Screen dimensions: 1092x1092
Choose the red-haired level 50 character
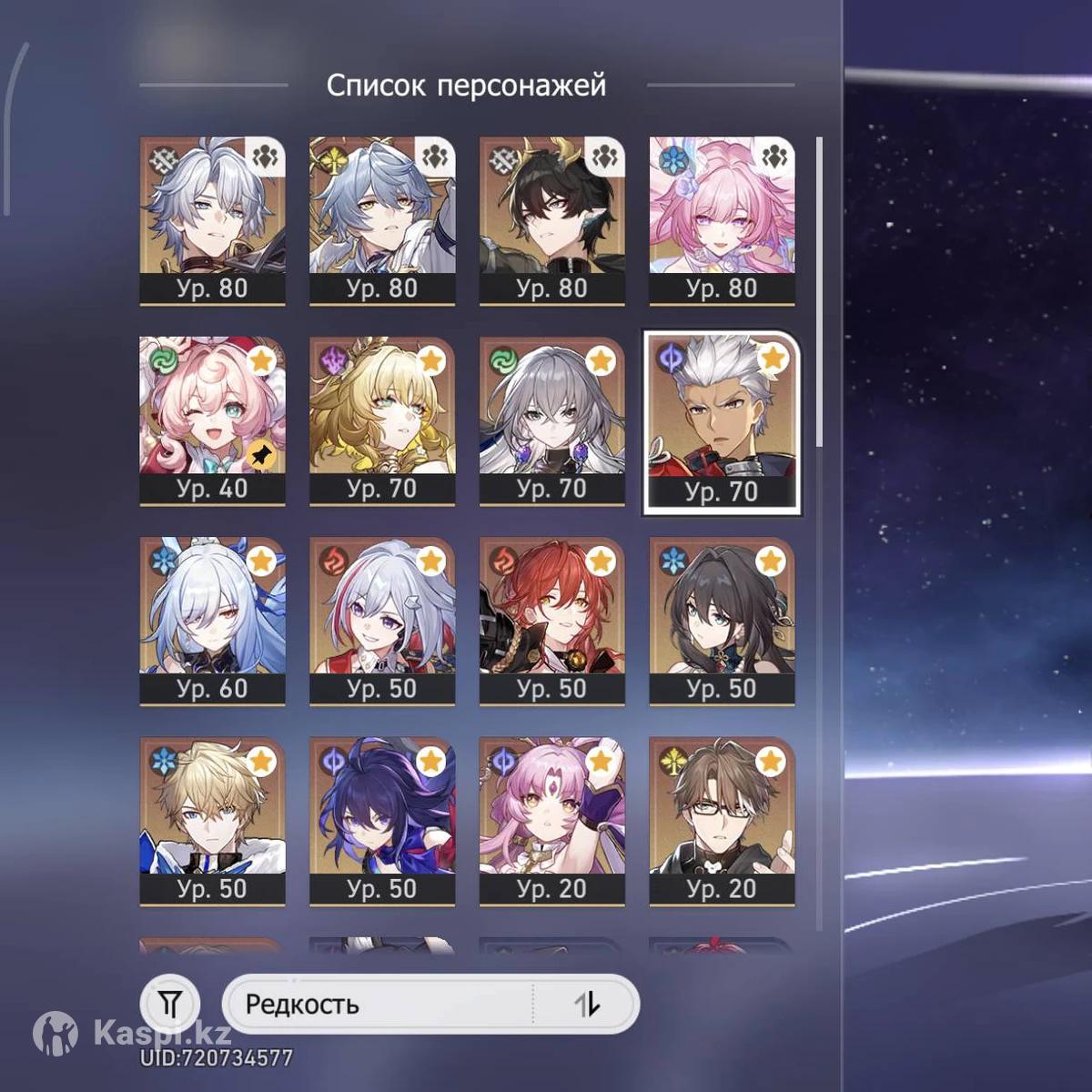551,621
